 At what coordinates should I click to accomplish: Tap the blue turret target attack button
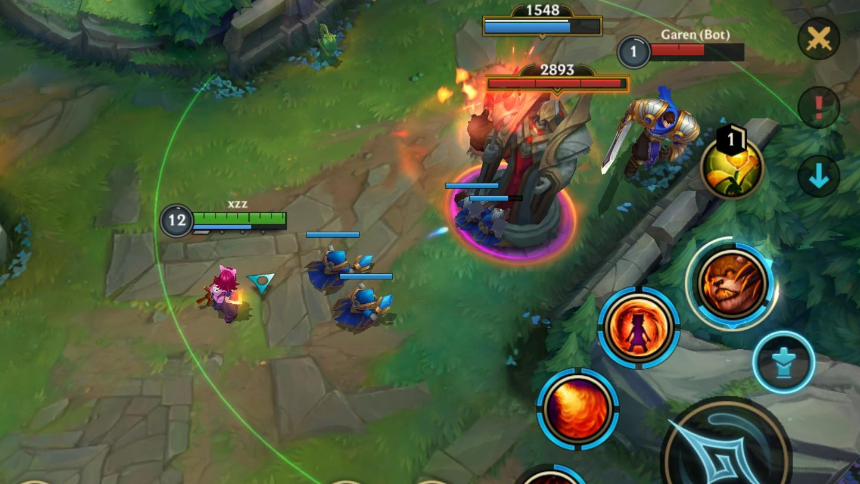(783, 362)
